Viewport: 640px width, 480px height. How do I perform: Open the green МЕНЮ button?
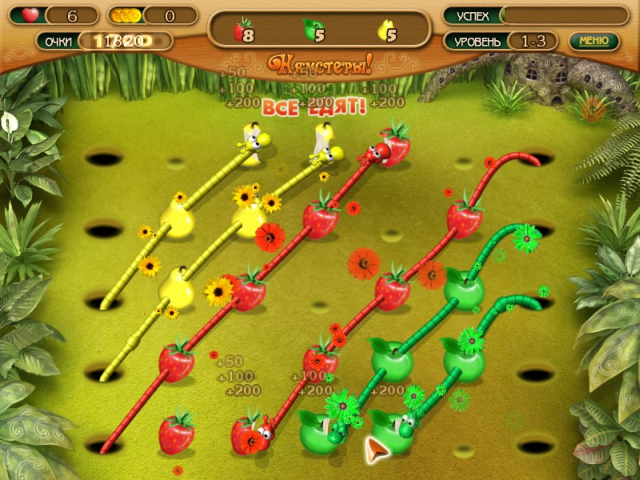(593, 41)
